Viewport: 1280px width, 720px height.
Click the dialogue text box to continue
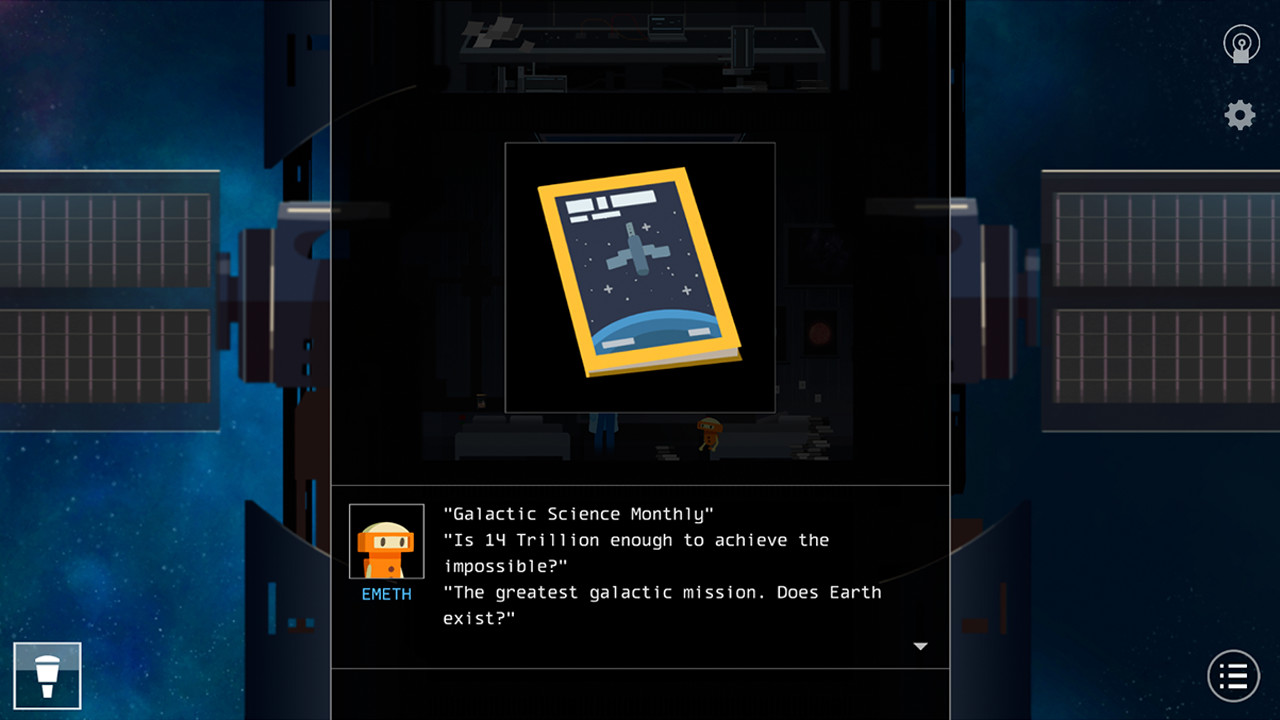(x=660, y=565)
